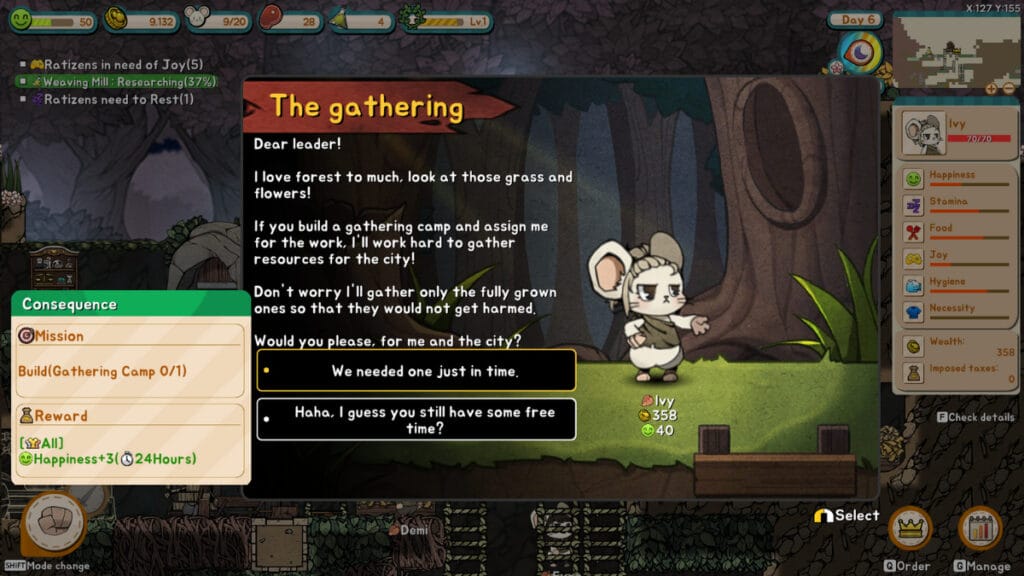Zoom in the minimap with plus button
The height and width of the screenshot is (576, 1024).
pos(992,88)
